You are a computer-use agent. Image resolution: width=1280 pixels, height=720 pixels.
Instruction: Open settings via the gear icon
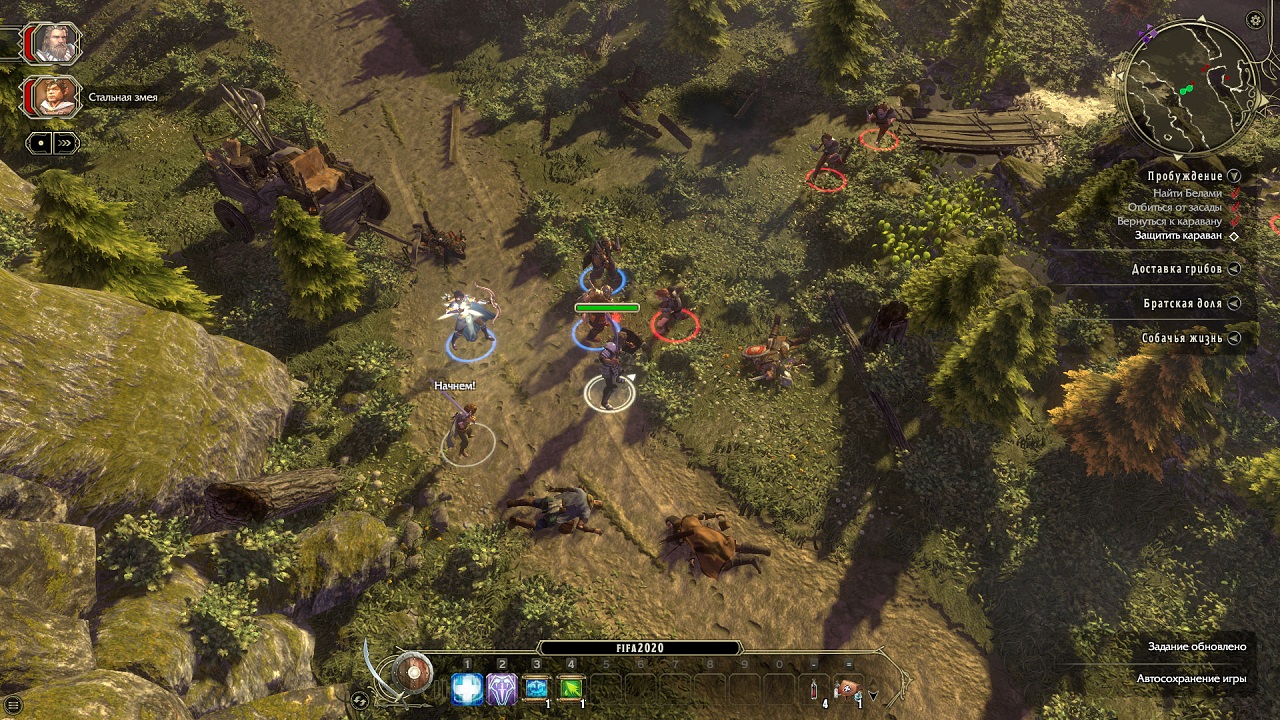click(x=1255, y=20)
